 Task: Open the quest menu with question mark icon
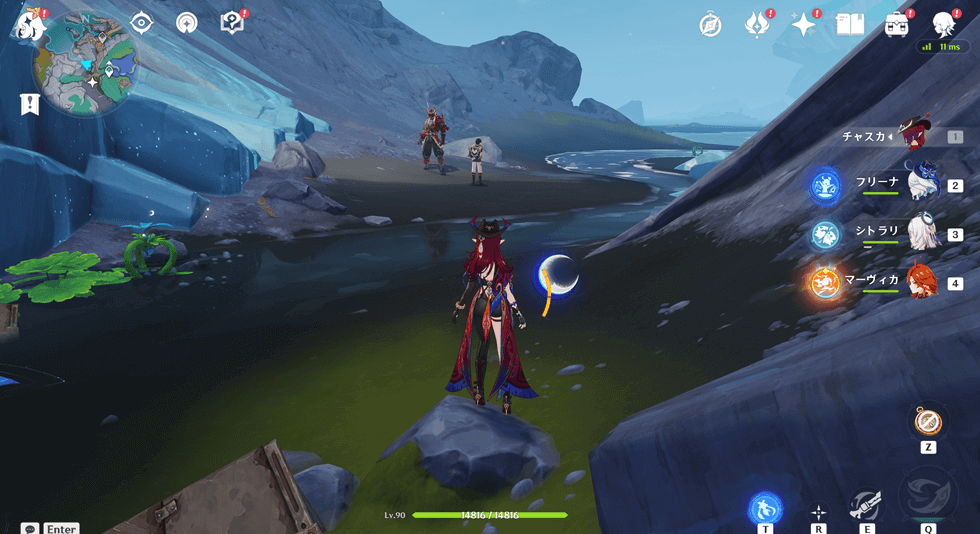[x=232, y=22]
